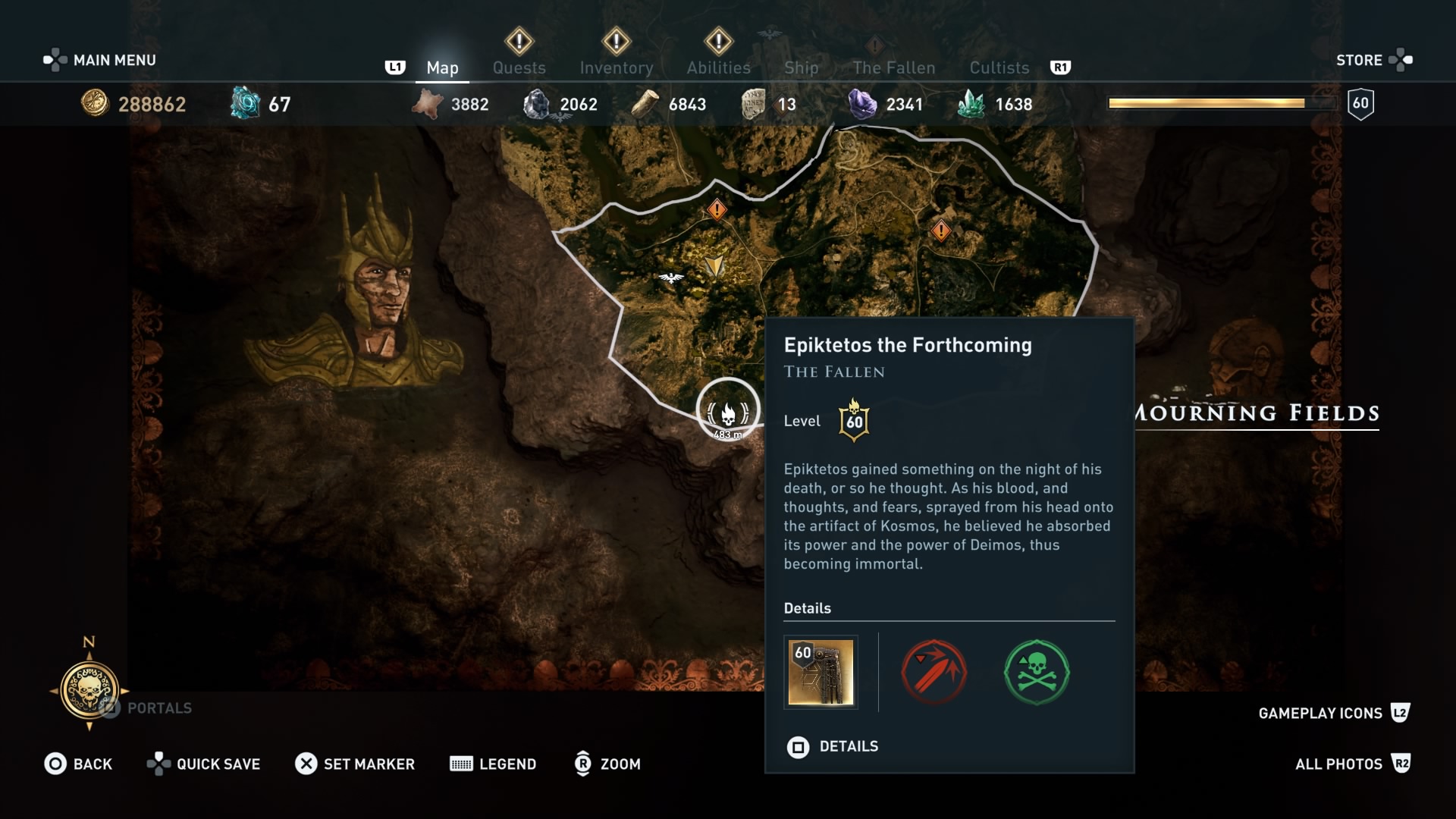This screenshot has height=819, width=1456.
Task: Open All Photos
Action: [1351, 764]
